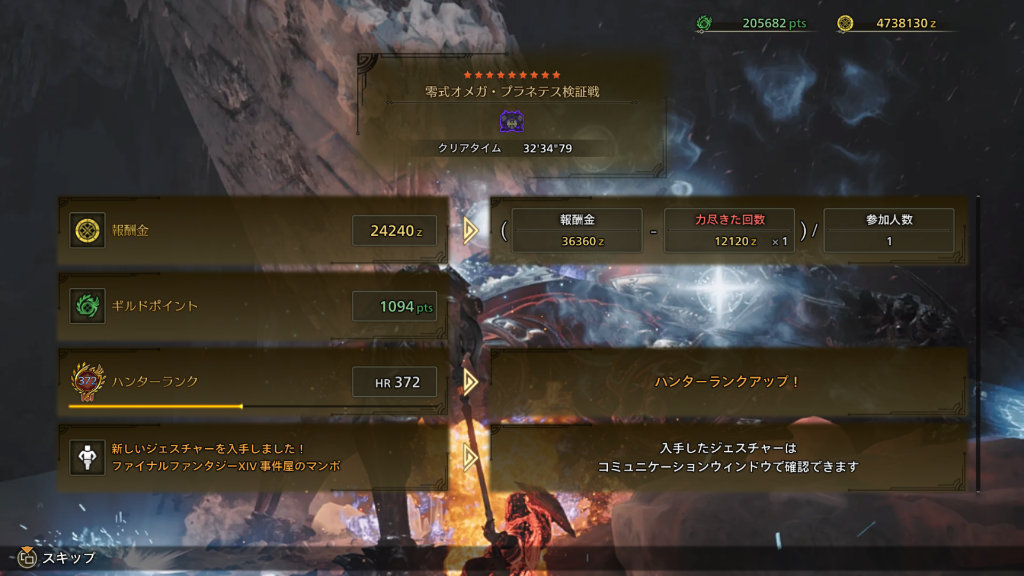
Task: Click the reward calculation breakdown panel
Action: (x=727, y=231)
